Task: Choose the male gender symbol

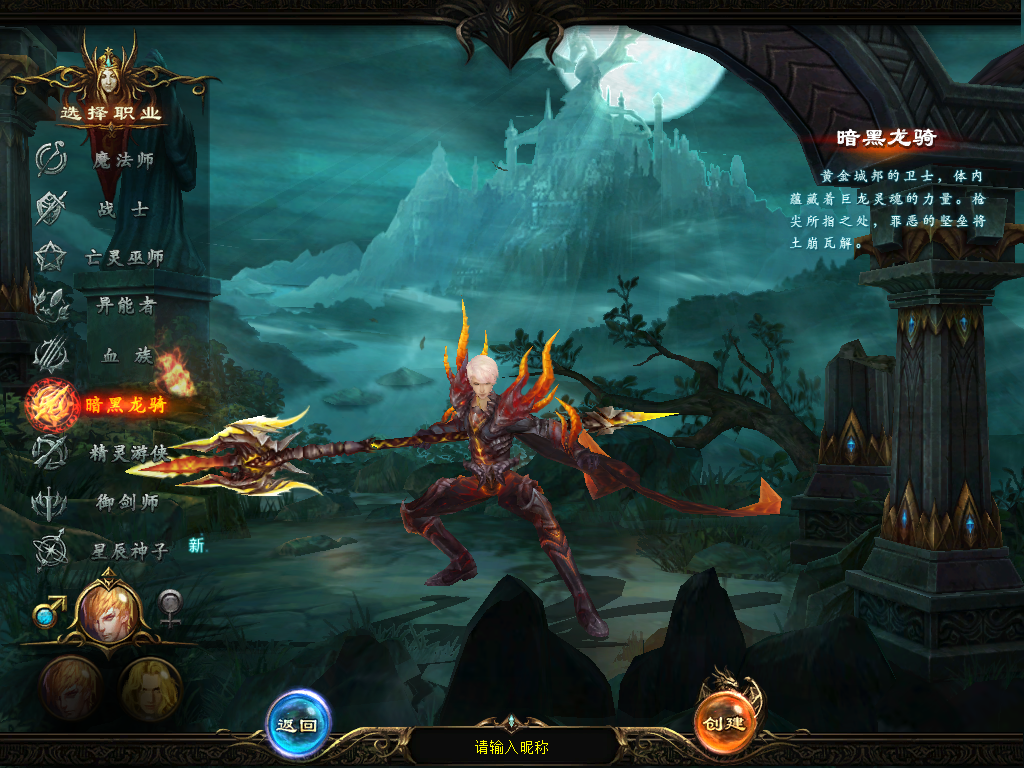Action: point(44,609)
